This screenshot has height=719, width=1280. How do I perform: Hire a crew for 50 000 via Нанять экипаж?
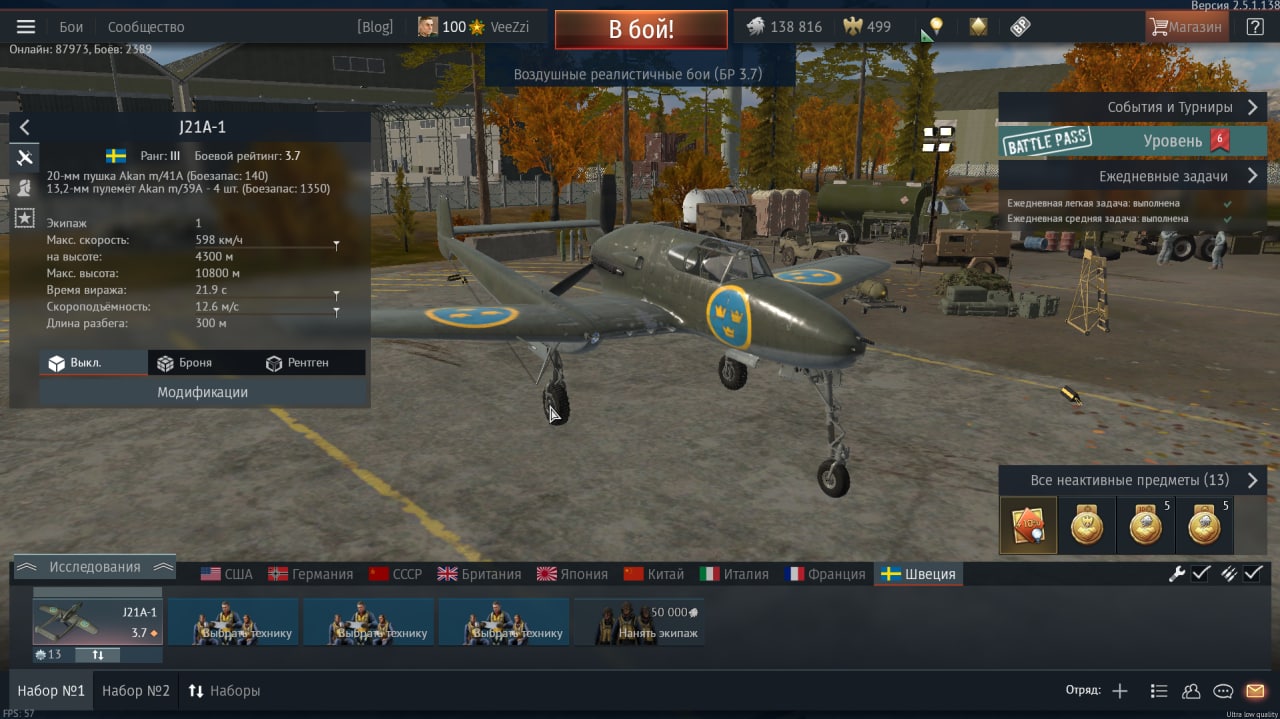(639, 622)
